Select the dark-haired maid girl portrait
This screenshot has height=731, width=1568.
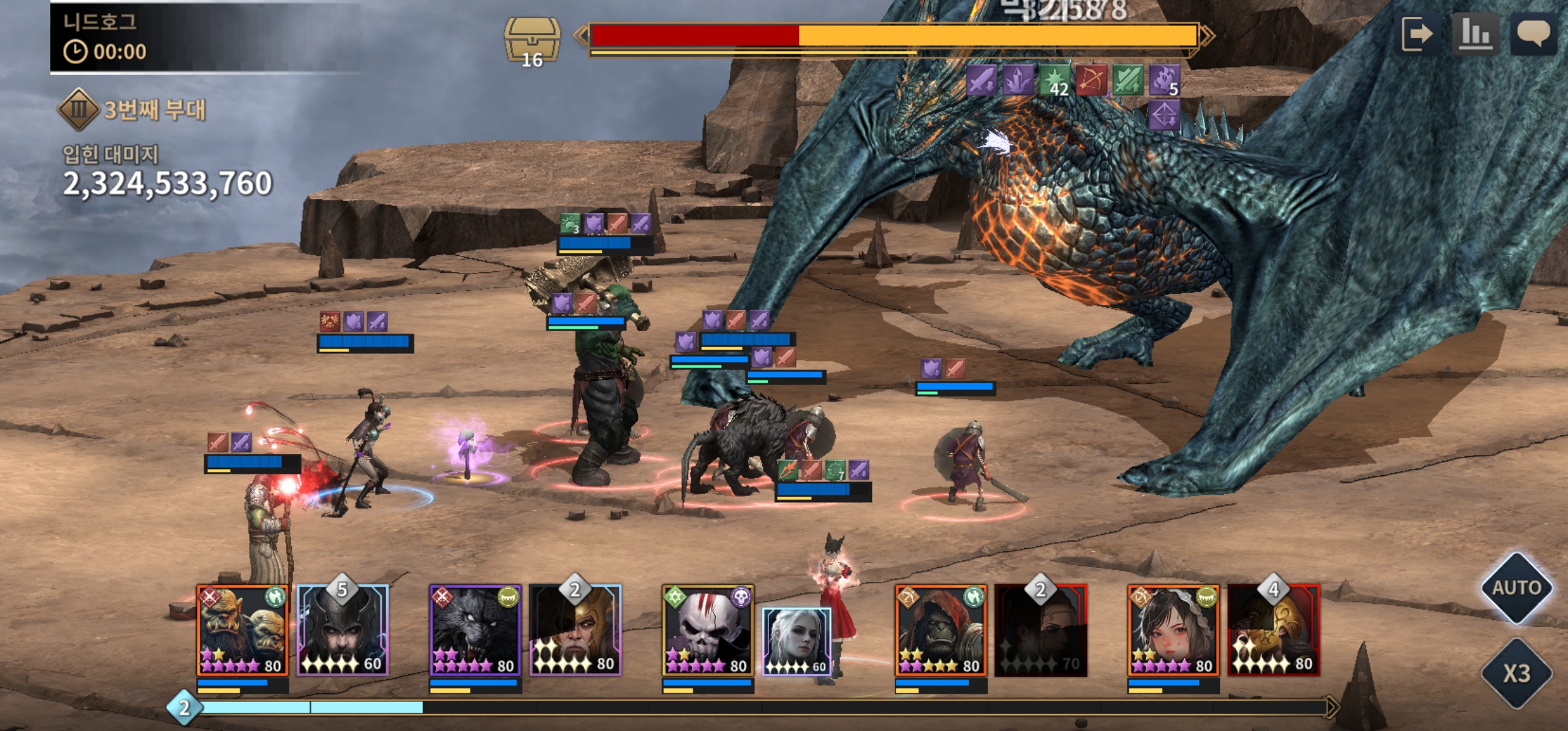pos(1173,631)
